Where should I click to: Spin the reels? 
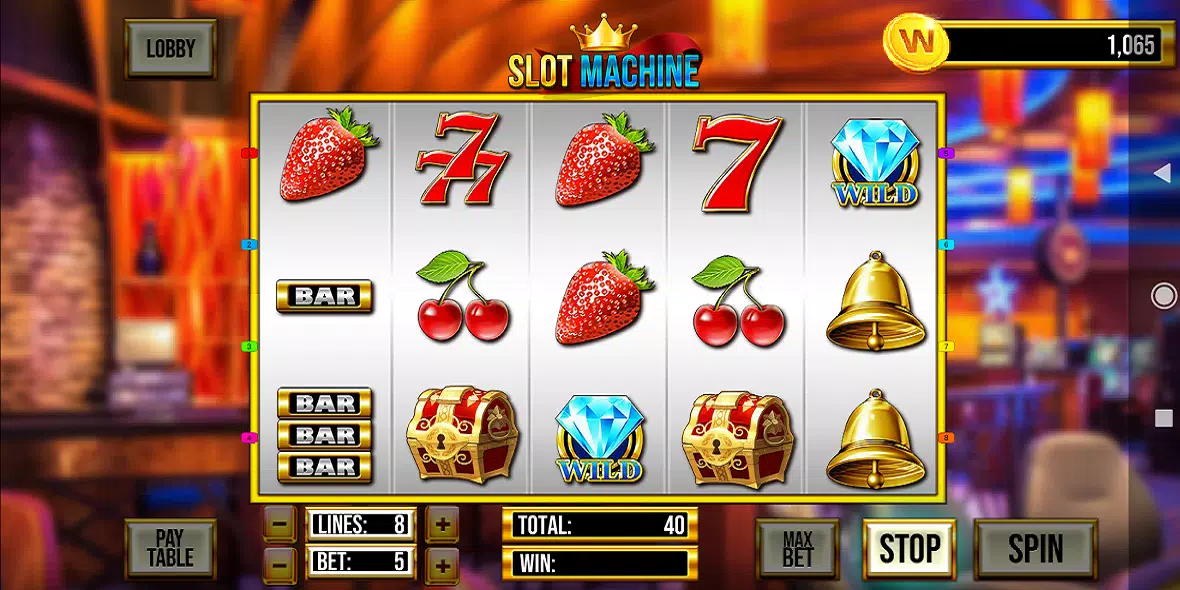coord(1035,548)
